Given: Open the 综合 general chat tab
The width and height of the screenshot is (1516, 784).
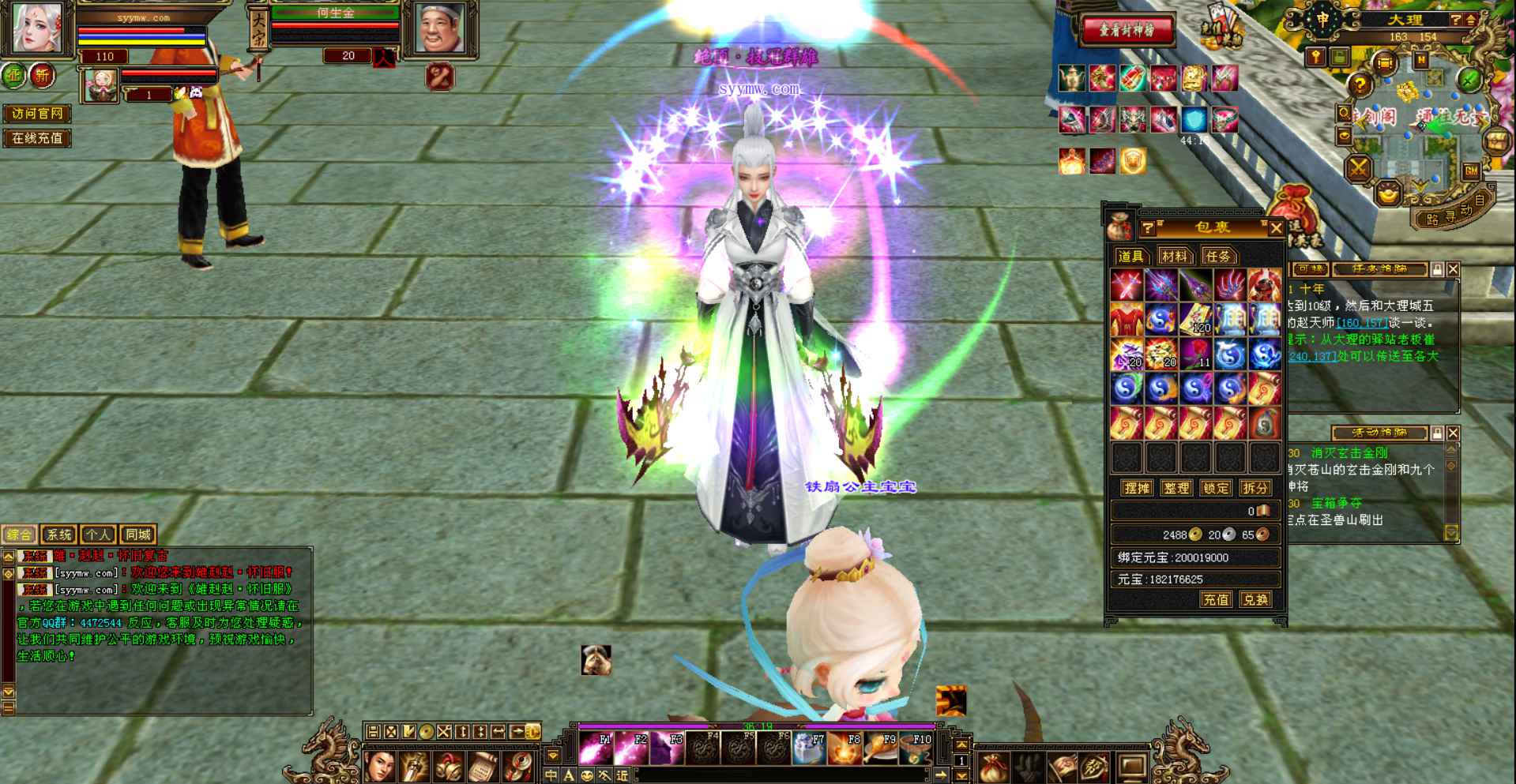Looking at the screenshot, I should tap(20, 535).
